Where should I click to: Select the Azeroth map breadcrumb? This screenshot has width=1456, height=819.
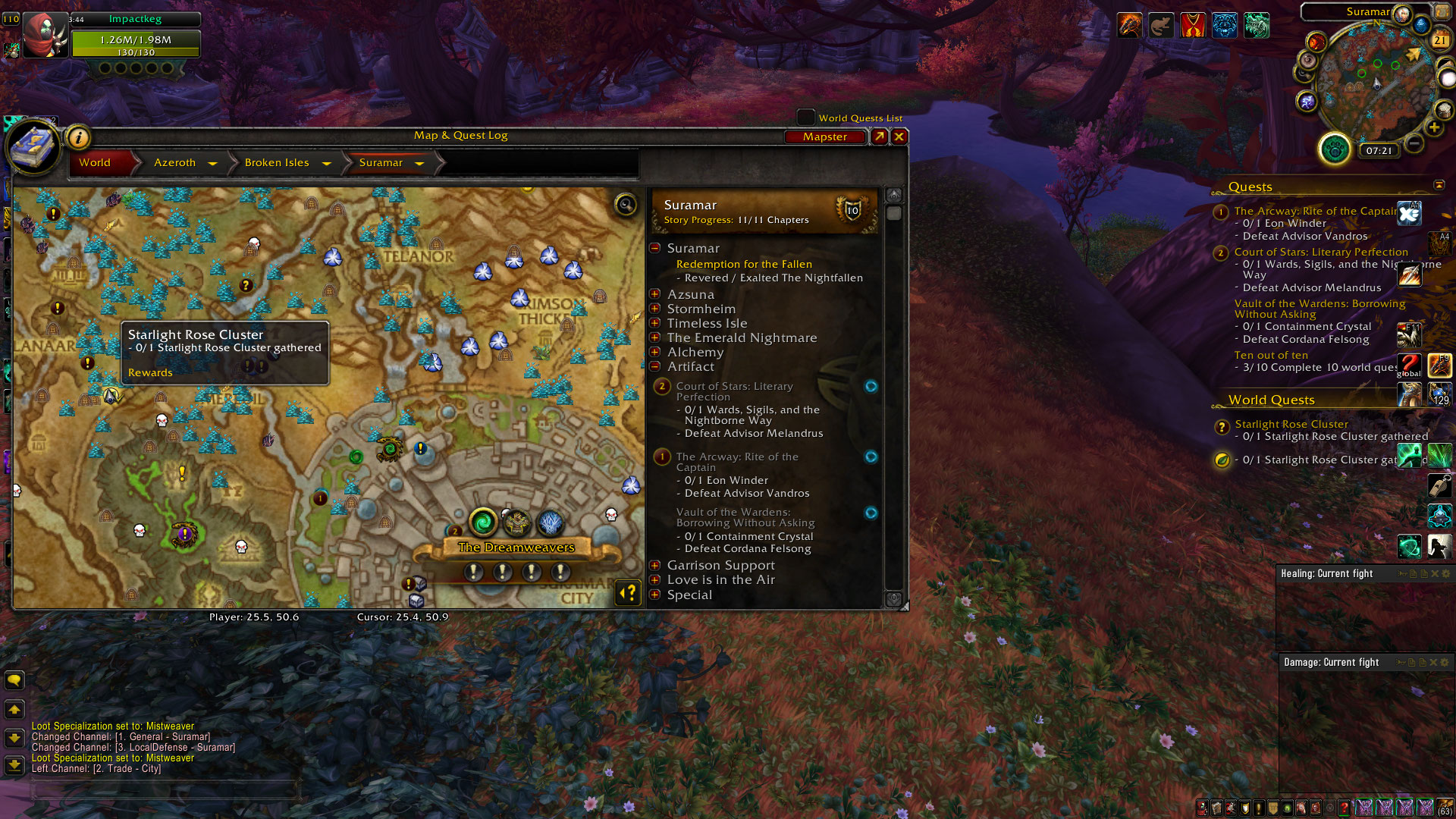coord(175,162)
